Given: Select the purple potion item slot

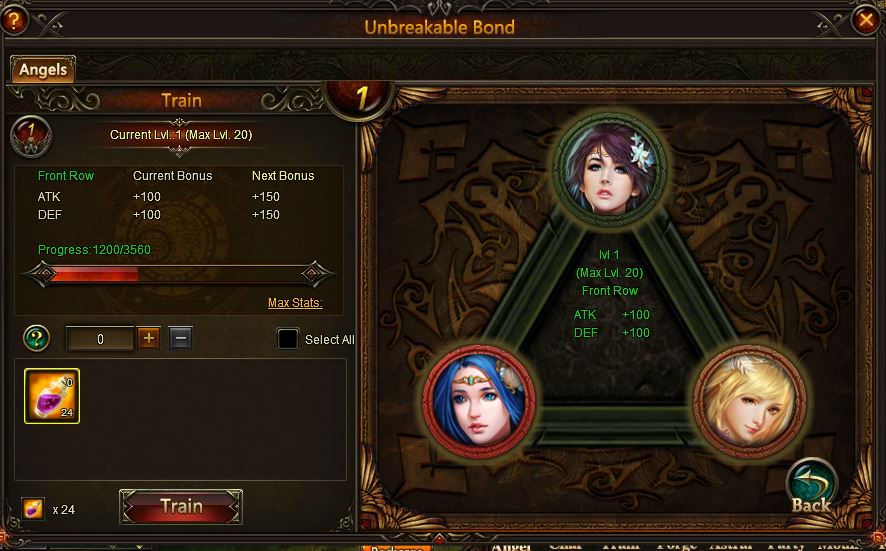Looking at the screenshot, I should pyautogui.click(x=52, y=396).
